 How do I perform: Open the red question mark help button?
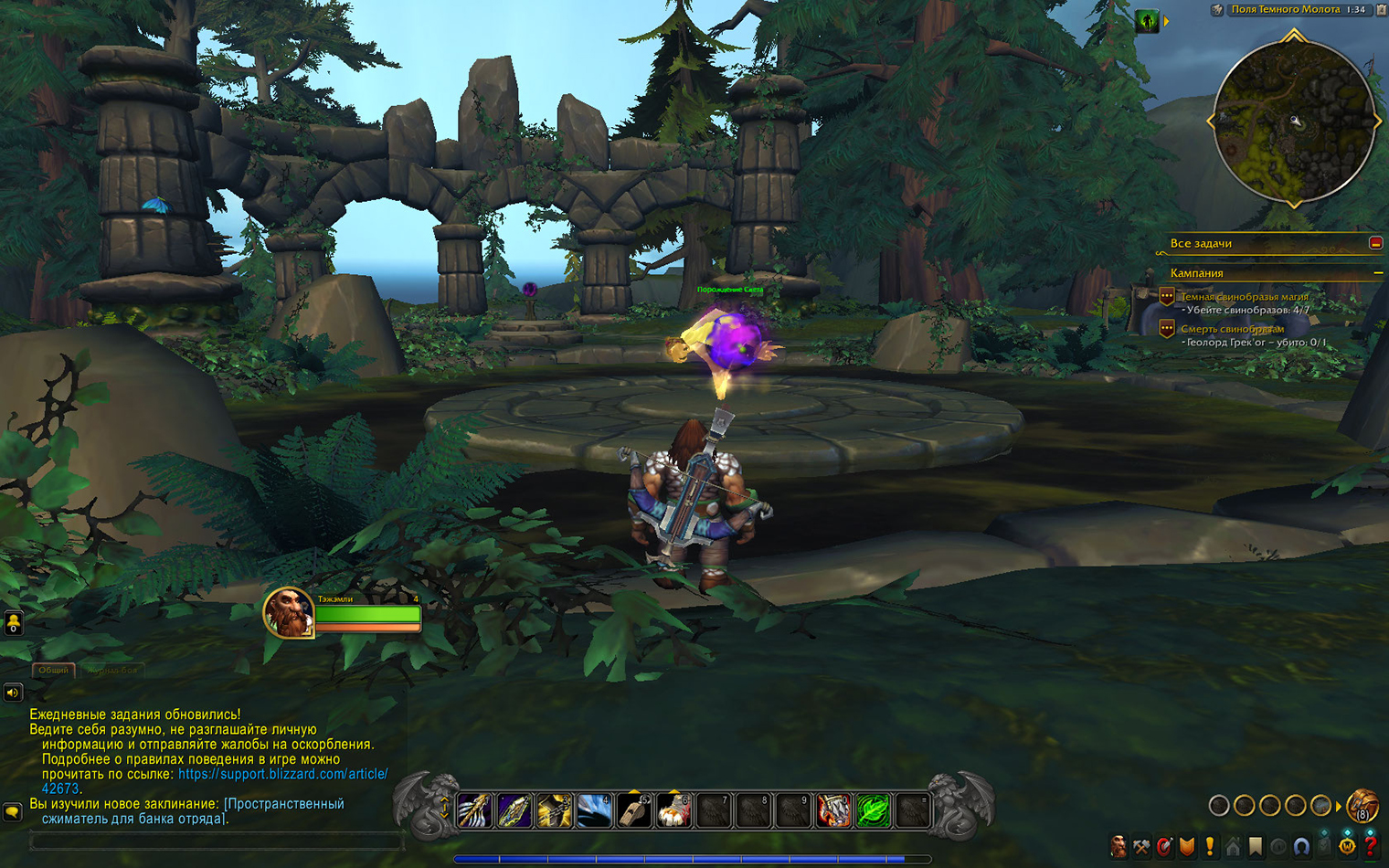tap(1370, 847)
